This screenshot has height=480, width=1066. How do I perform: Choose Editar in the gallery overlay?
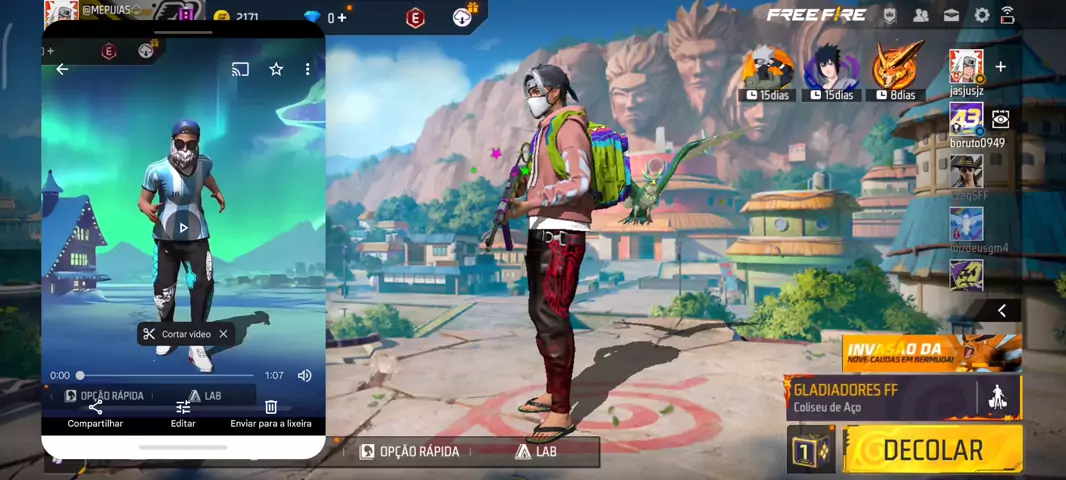pos(183,413)
